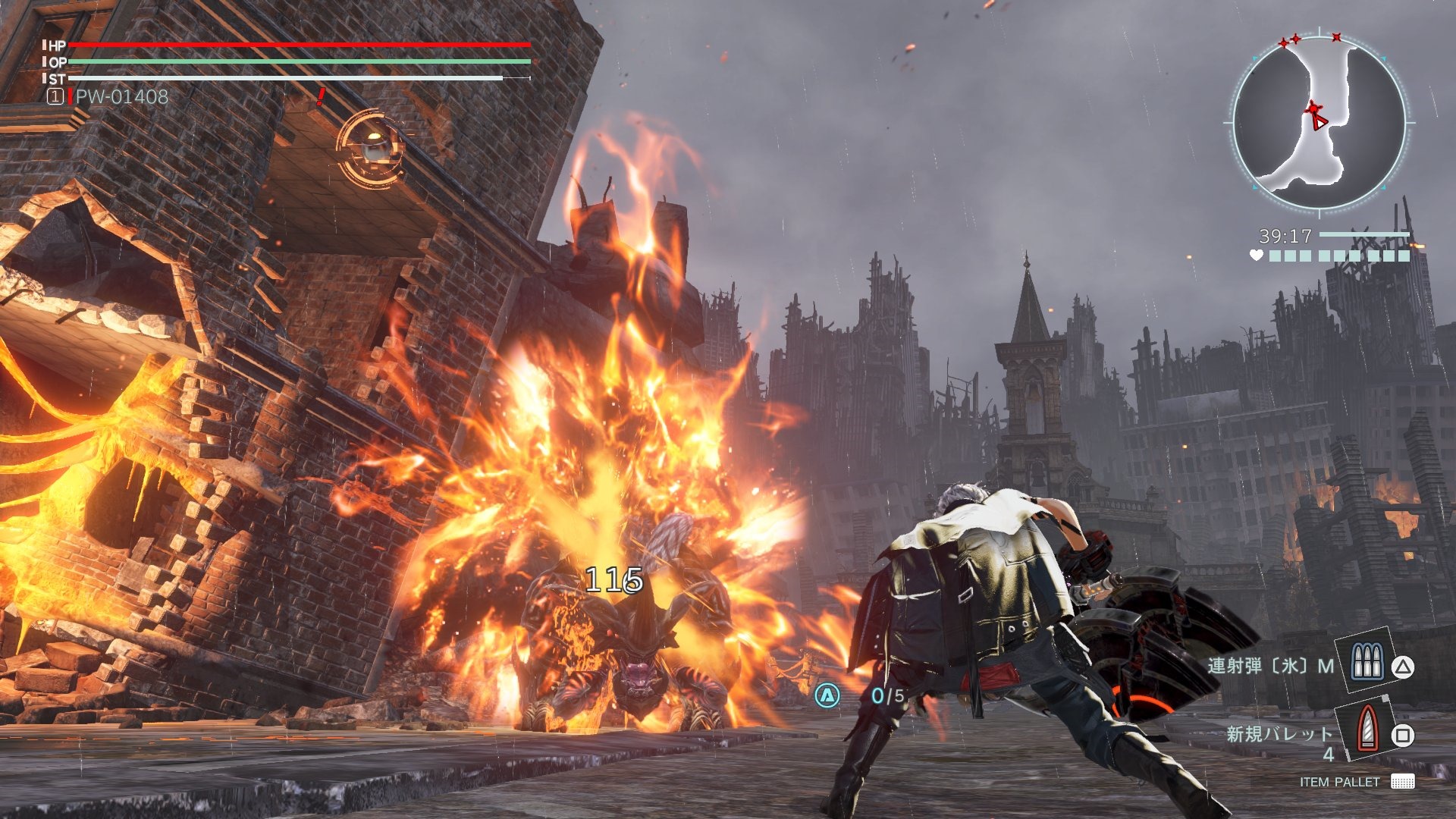This screenshot has width=1456, height=819.
Task: Select the PW-01408 player name tag
Action: click(x=121, y=96)
